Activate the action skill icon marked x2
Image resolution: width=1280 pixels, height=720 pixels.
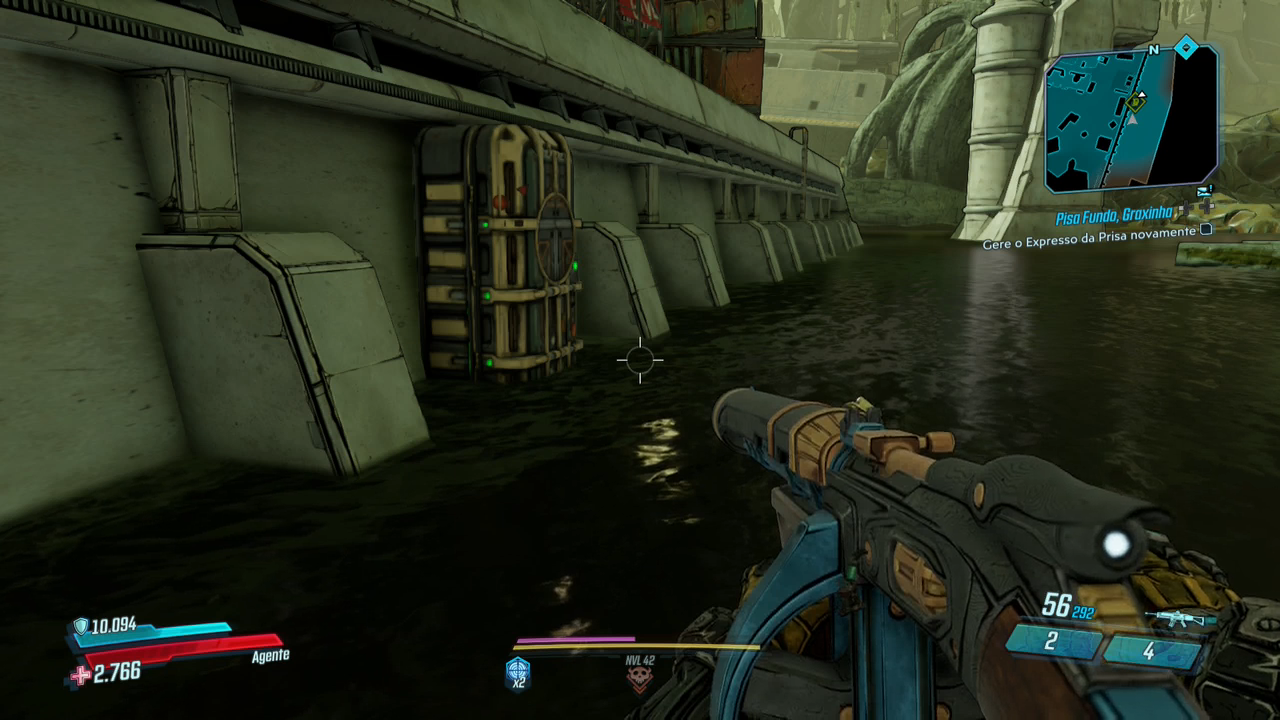coord(518,672)
